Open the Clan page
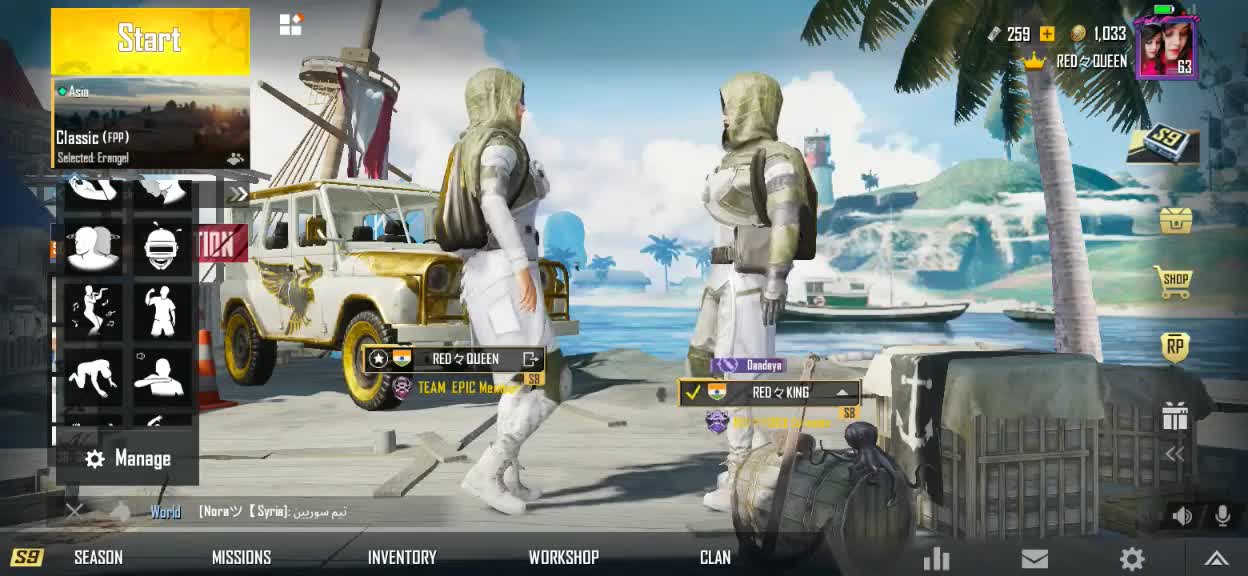Screen dimensions: 1248x576 tap(715, 557)
